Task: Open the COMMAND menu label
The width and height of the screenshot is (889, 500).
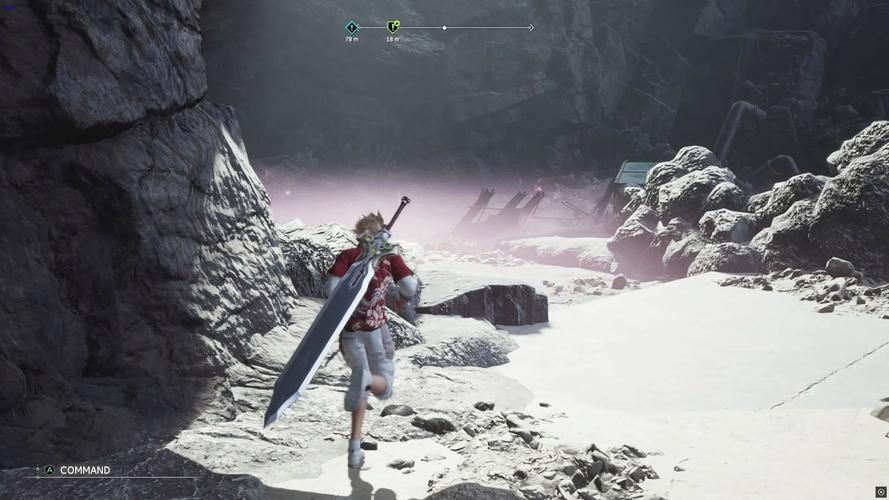Action: (85, 470)
